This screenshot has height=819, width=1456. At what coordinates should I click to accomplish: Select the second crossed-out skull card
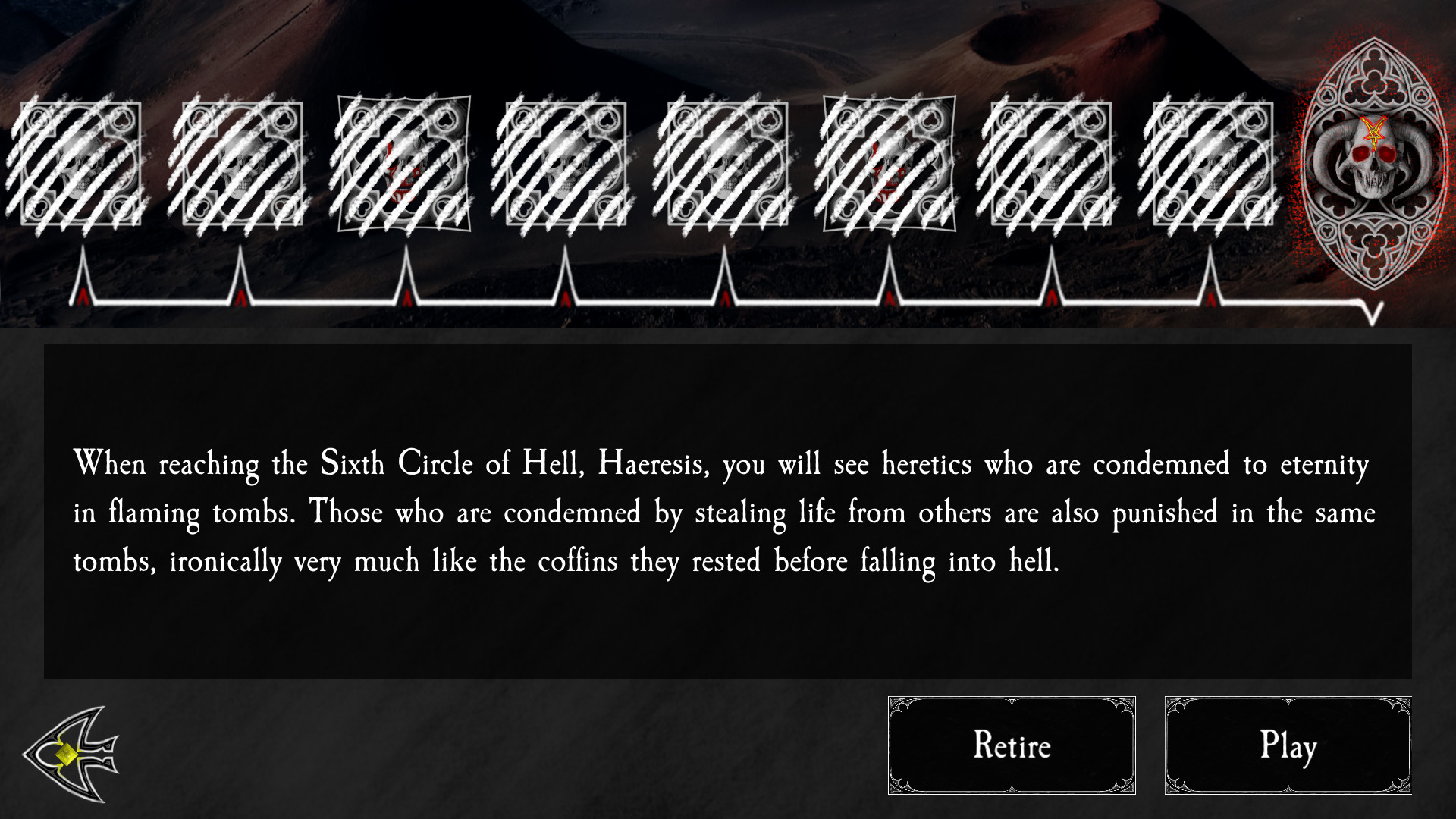(243, 163)
